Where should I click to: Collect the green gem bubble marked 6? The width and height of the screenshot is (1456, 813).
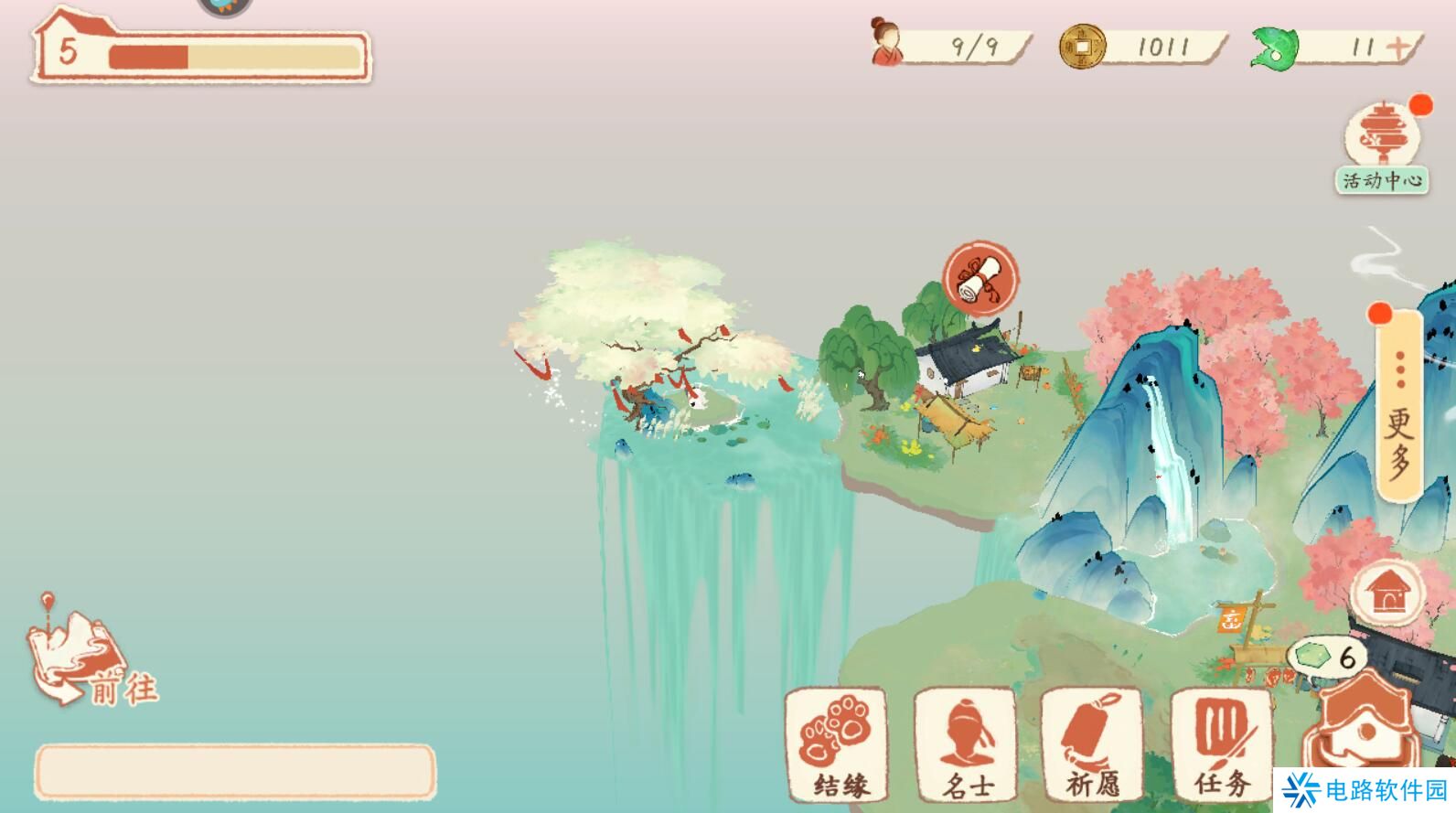click(1326, 657)
